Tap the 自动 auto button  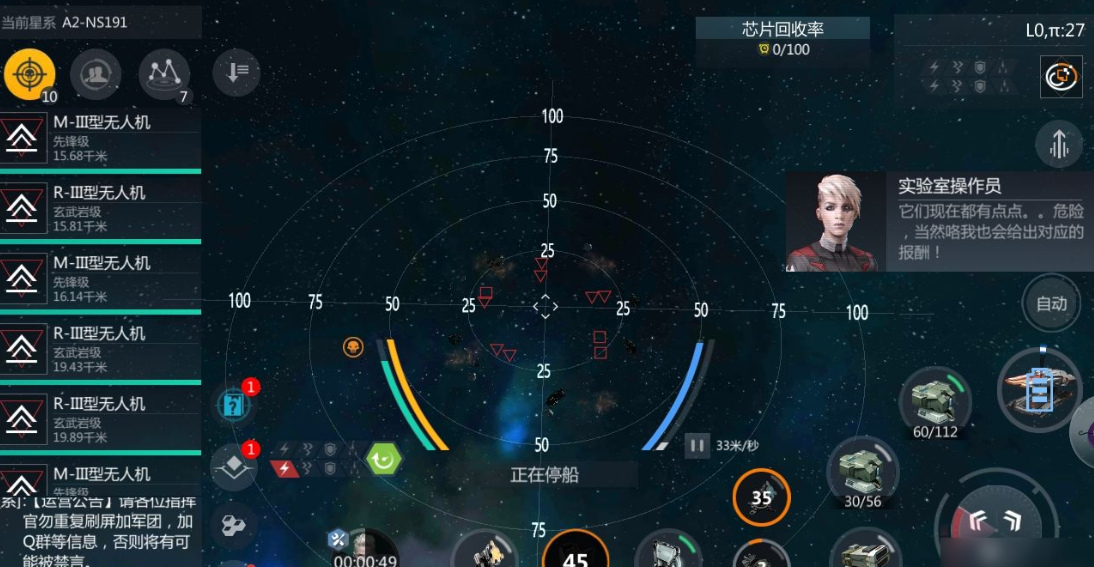click(x=1051, y=303)
